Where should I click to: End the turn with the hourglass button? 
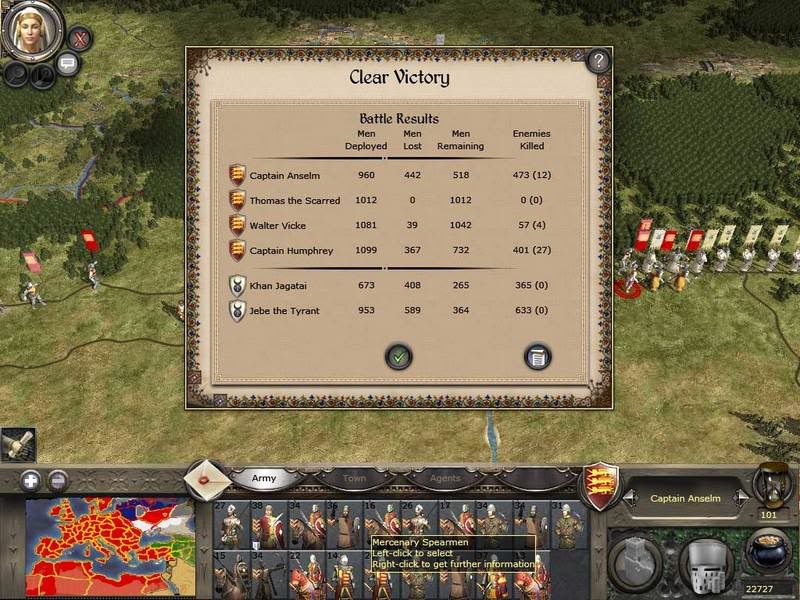coord(771,484)
